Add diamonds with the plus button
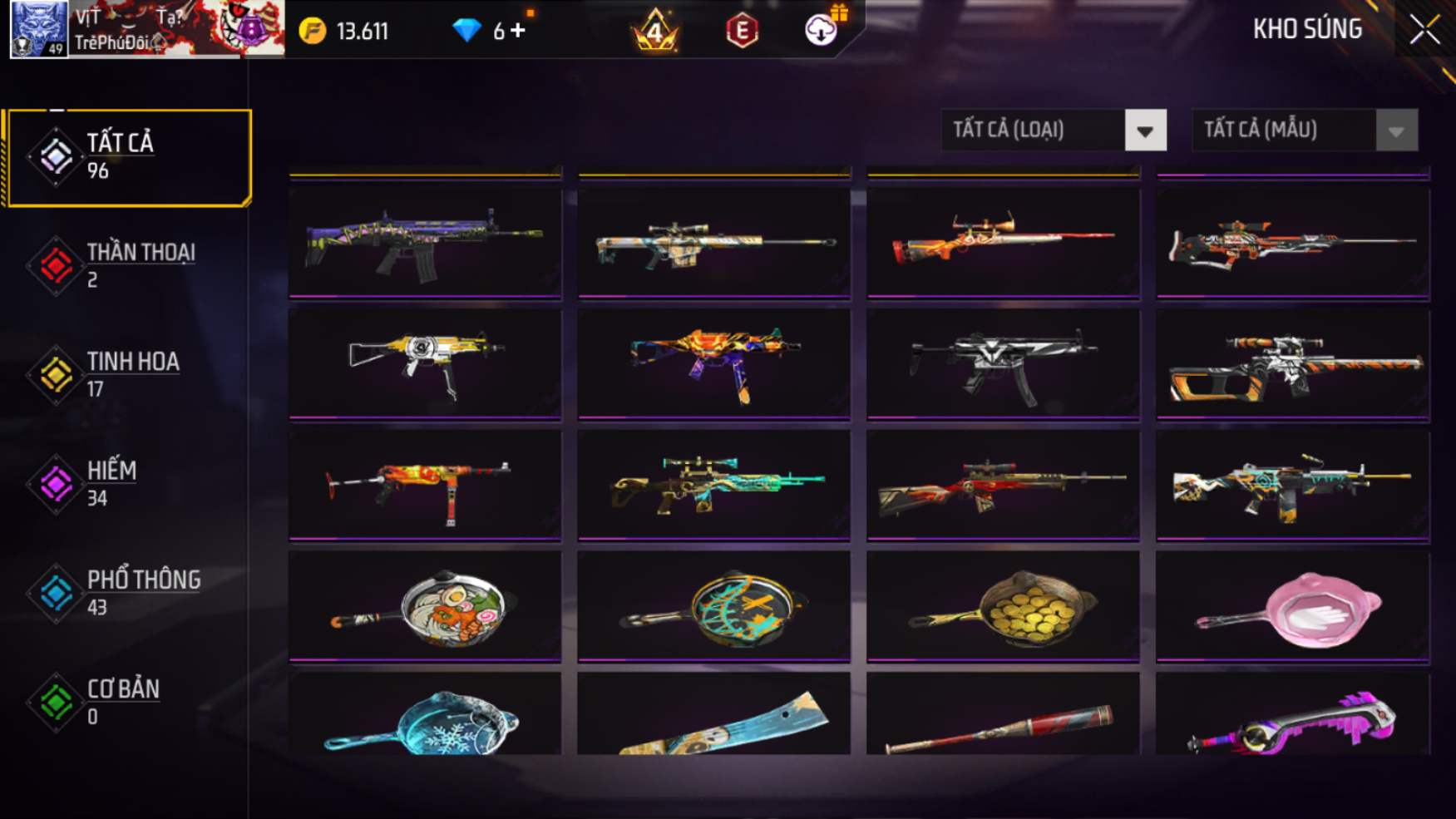This screenshot has height=819, width=1456. coord(519,31)
